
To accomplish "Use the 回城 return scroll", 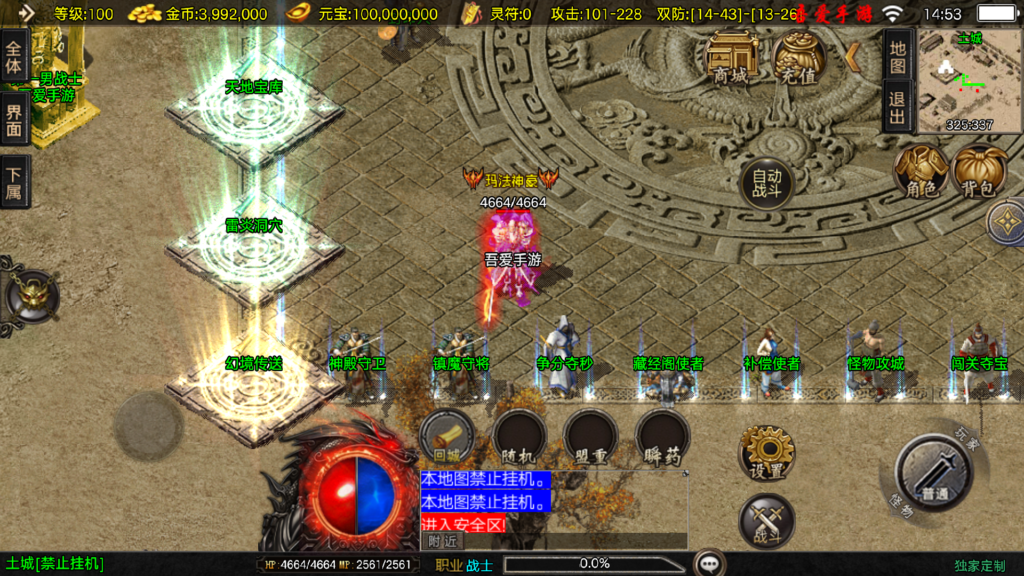I will 447,436.
